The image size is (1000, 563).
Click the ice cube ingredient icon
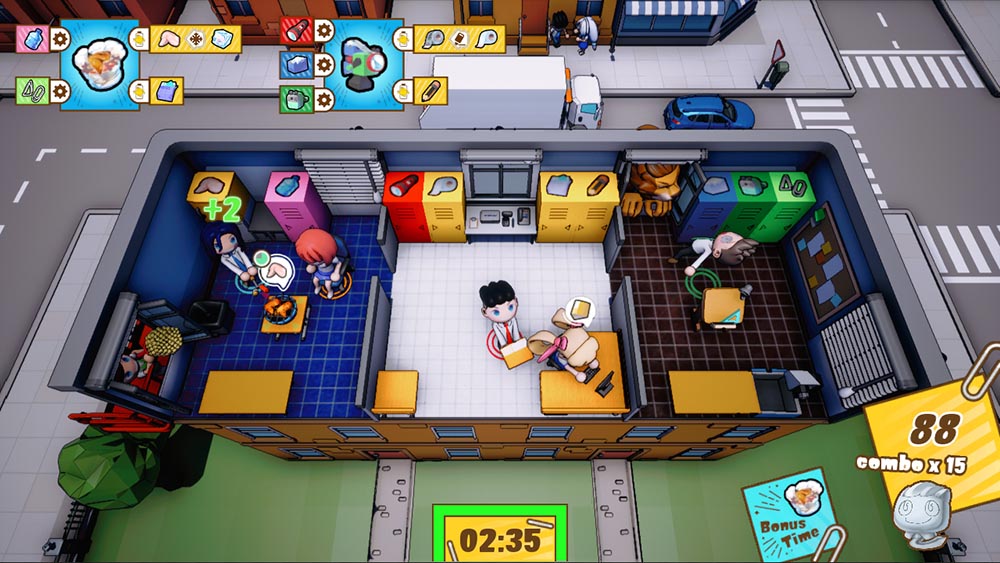(222, 39)
